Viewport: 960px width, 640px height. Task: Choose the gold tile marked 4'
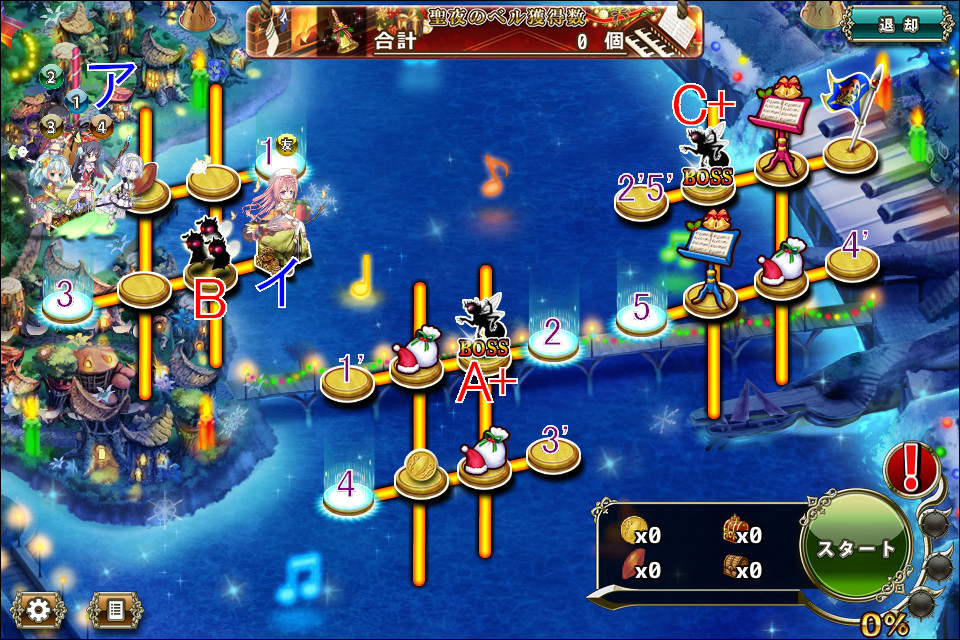click(x=852, y=260)
